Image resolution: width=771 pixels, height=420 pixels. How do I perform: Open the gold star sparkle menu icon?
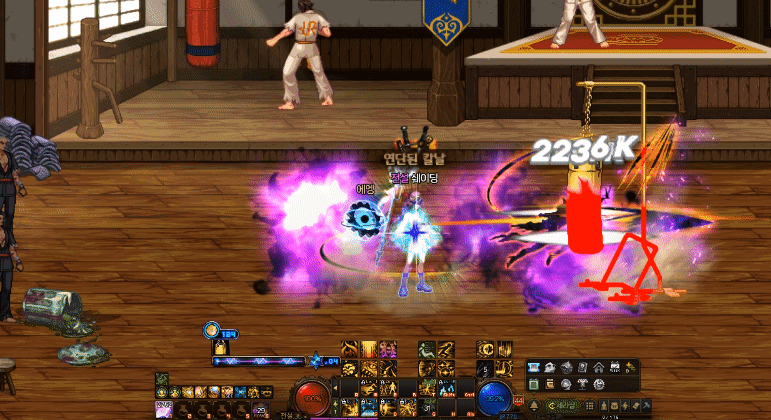point(630,367)
